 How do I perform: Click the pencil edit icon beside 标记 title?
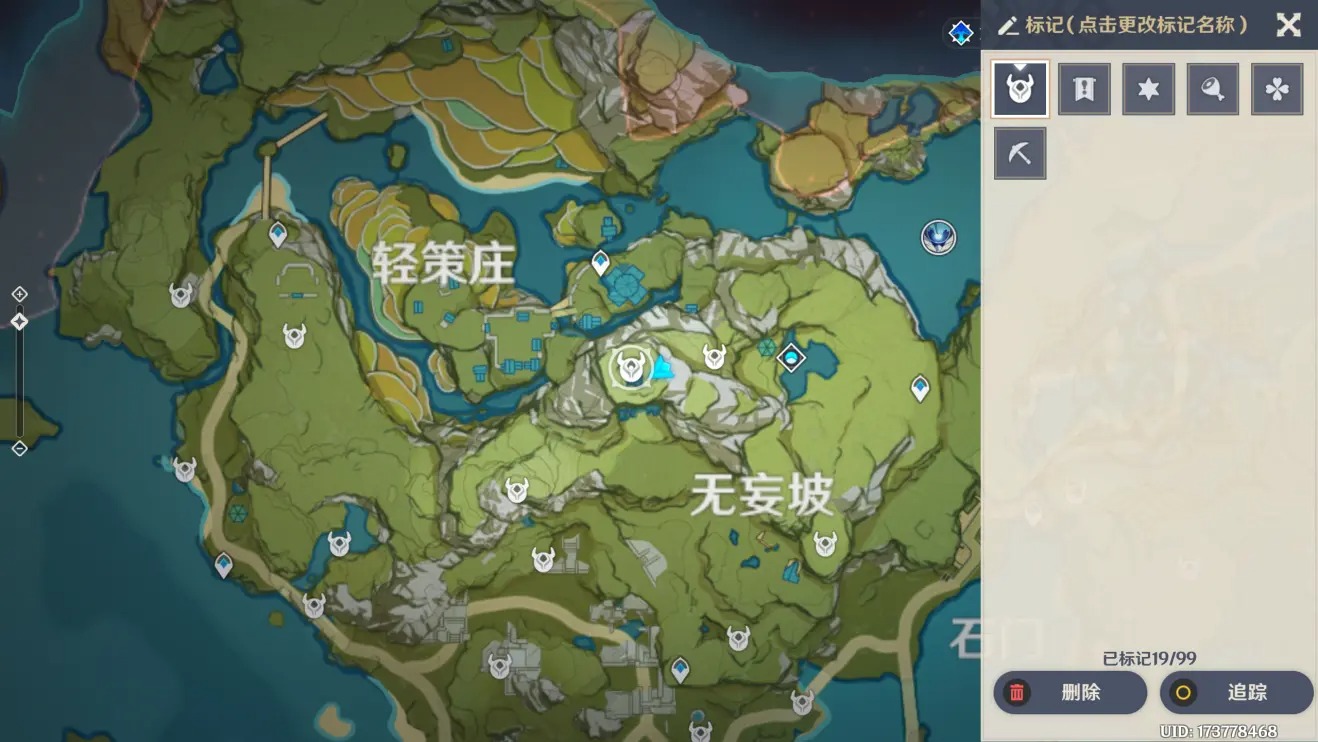[x=1009, y=26]
